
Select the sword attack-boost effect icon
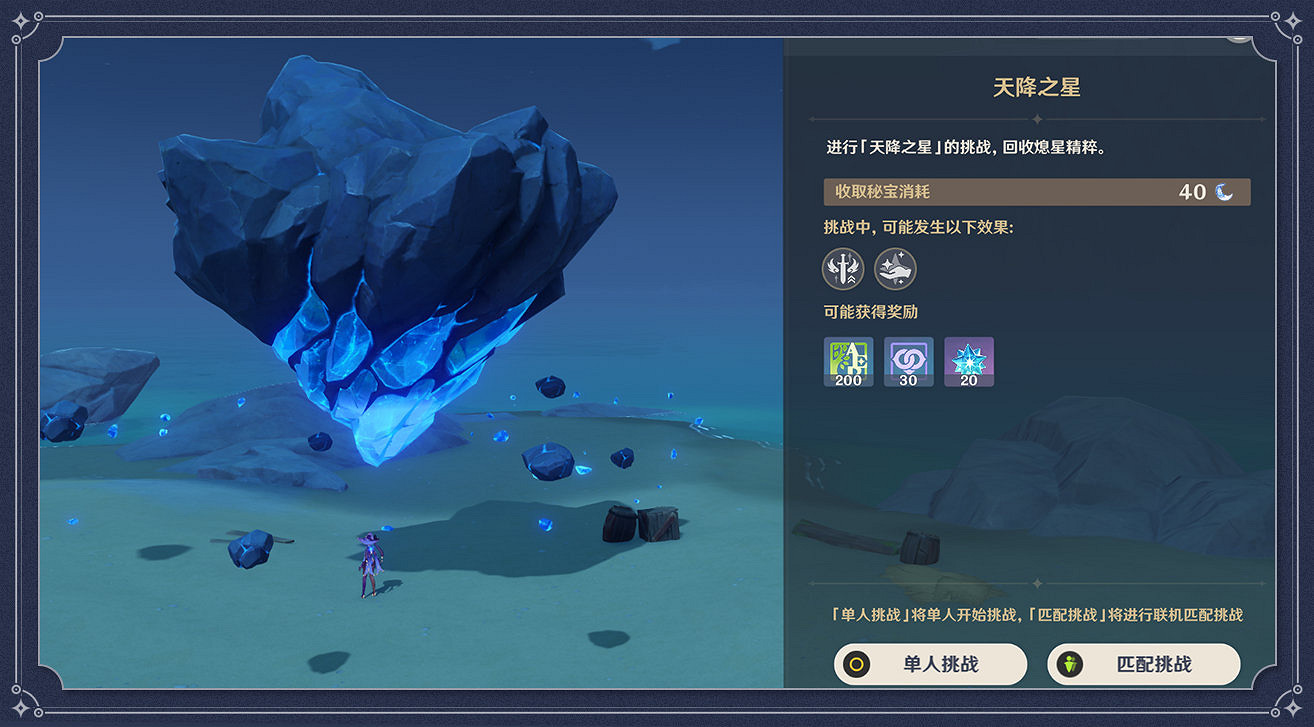[843, 270]
